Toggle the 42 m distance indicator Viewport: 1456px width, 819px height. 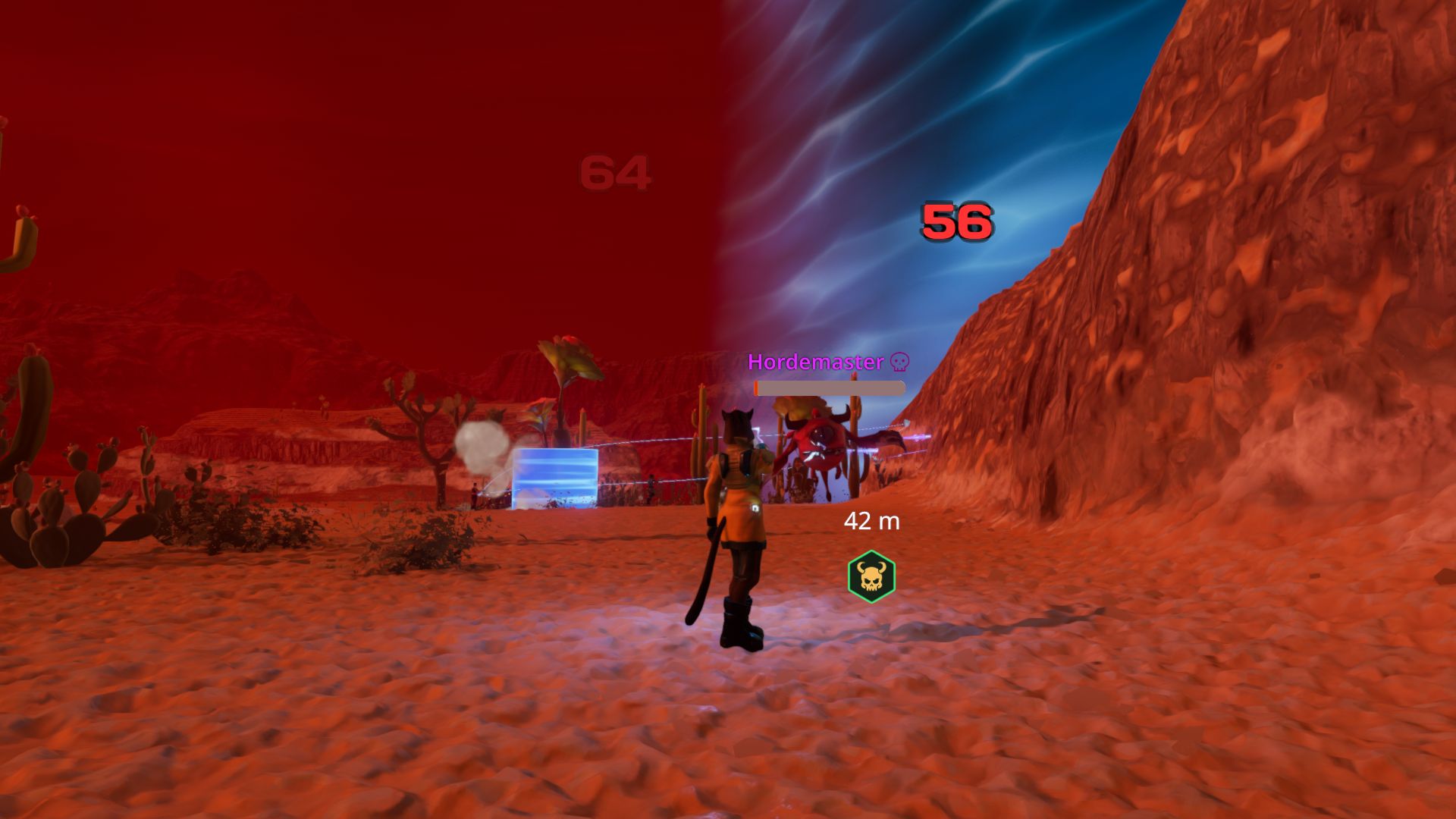tap(871, 522)
